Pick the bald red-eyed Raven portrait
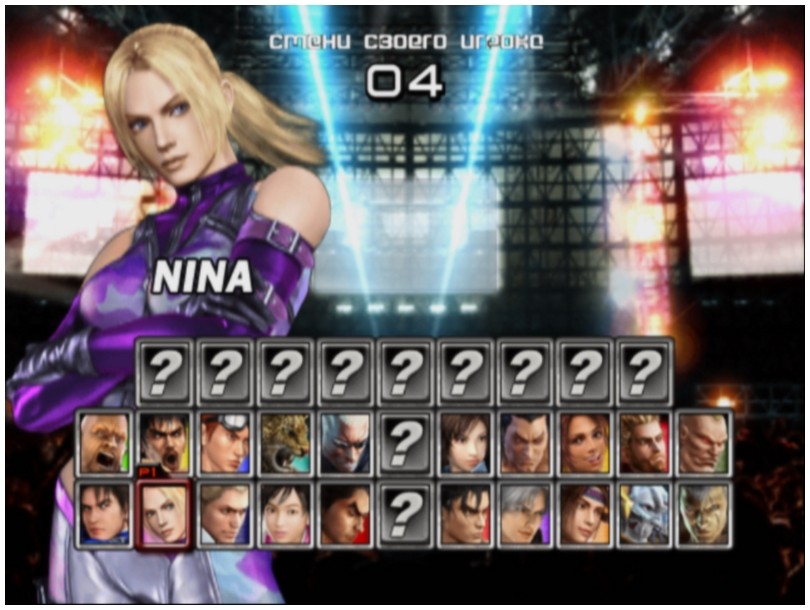 pos(704,441)
